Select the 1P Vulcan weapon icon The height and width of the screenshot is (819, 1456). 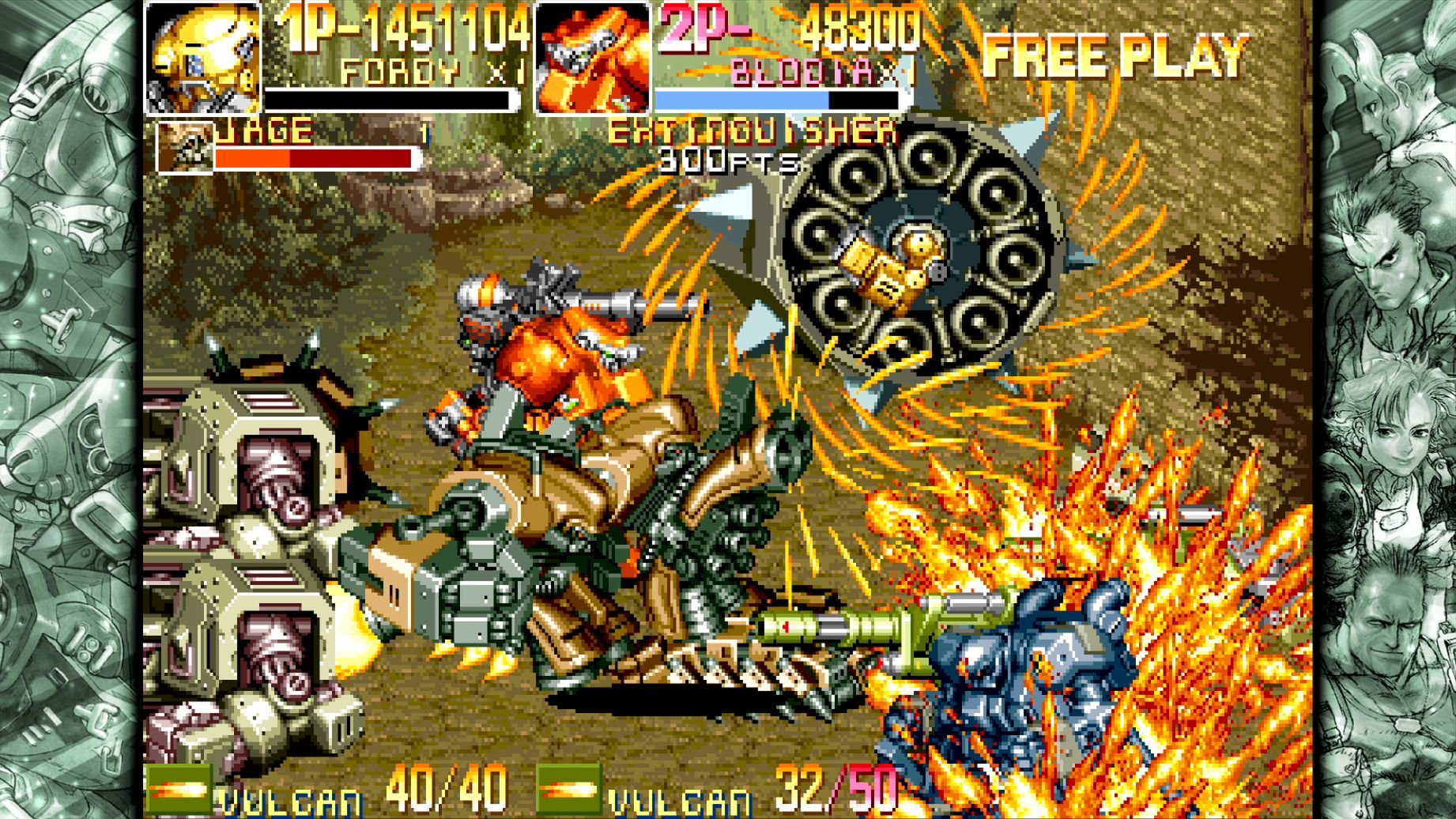tap(180, 787)
